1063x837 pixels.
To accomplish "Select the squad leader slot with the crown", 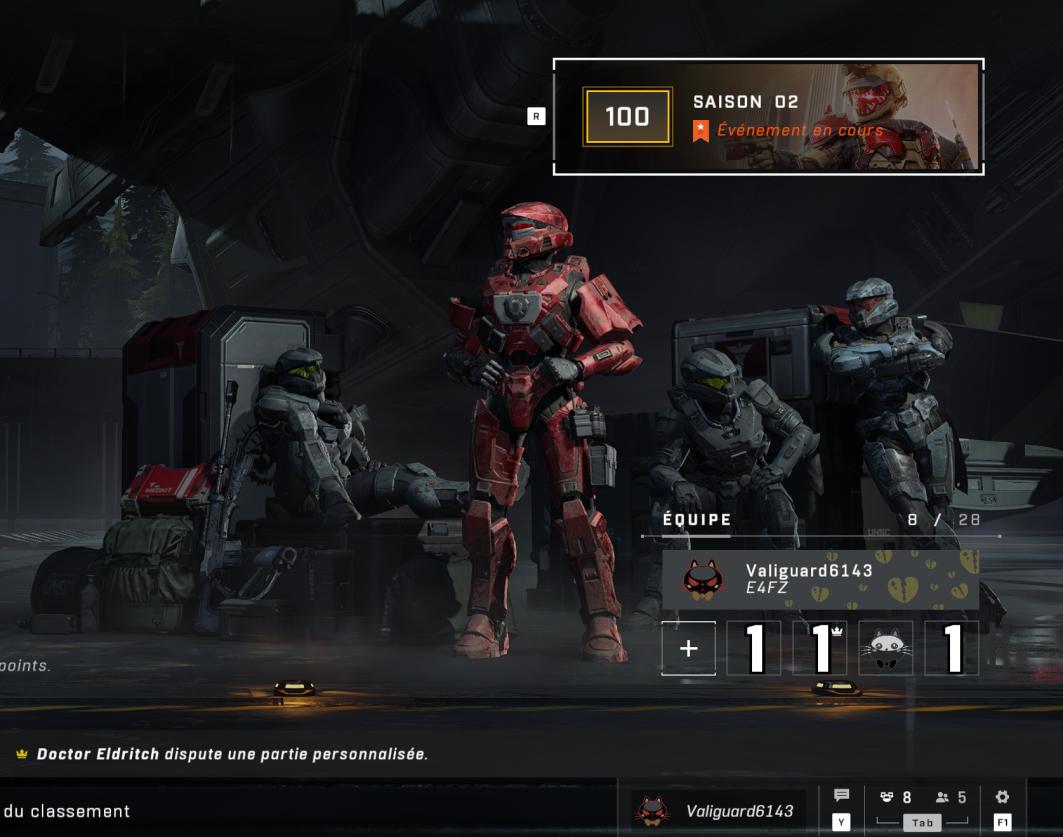I will [x=820, y=648].
